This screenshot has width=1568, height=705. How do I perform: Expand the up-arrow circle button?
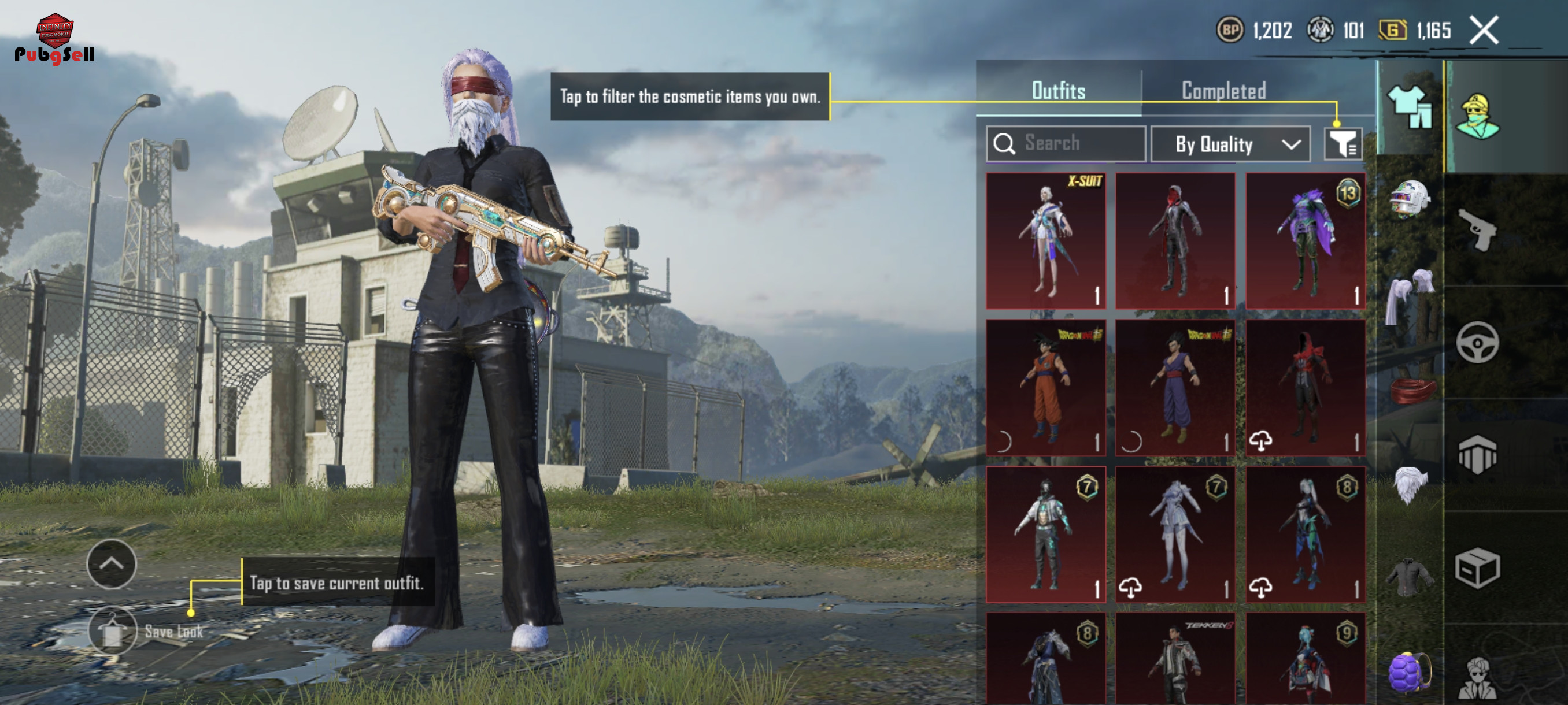tap(112, 563)
